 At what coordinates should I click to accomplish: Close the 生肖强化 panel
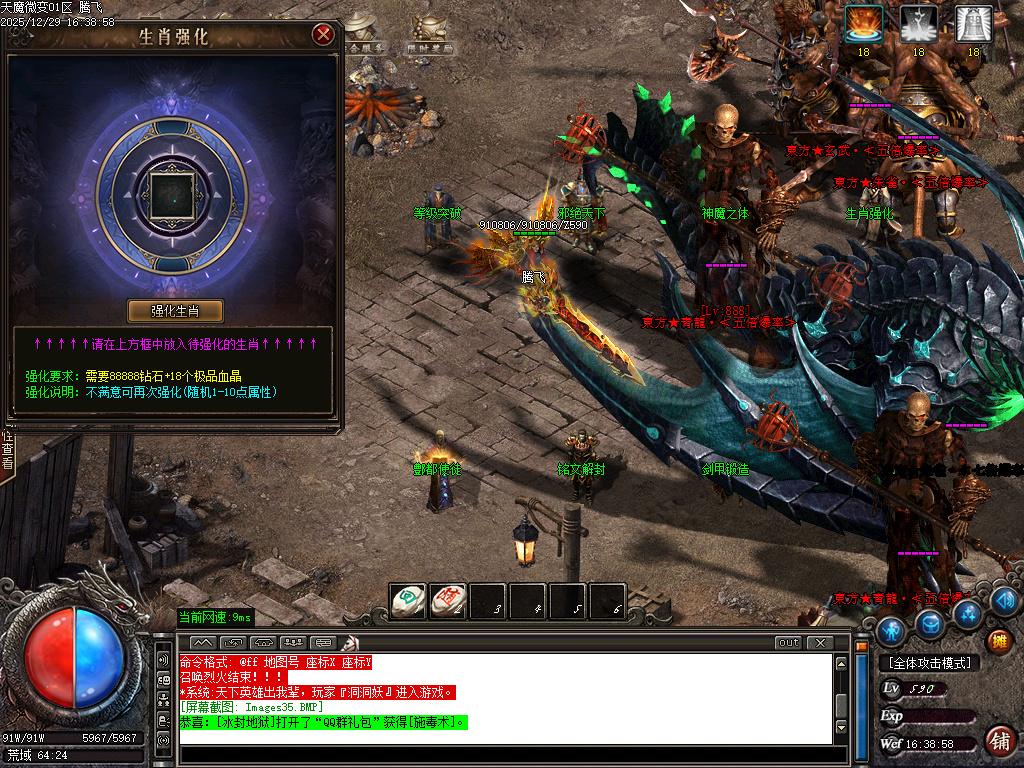[x=323, y=35]
